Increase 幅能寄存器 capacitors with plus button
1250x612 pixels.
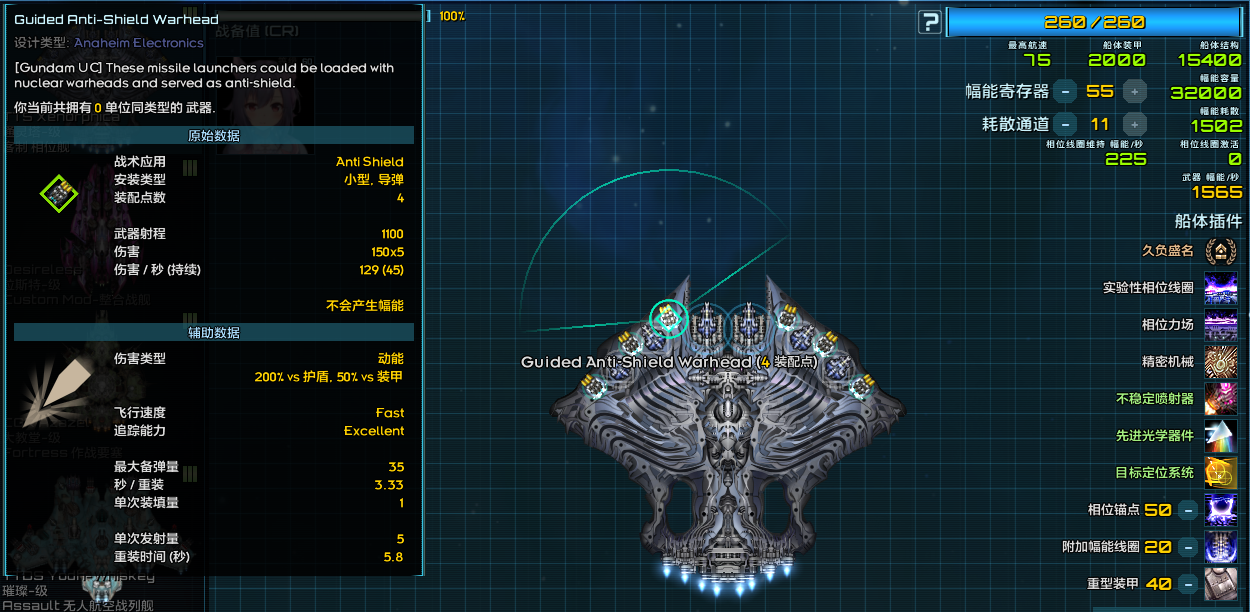pyautogui.click(x=1134, y=91)
